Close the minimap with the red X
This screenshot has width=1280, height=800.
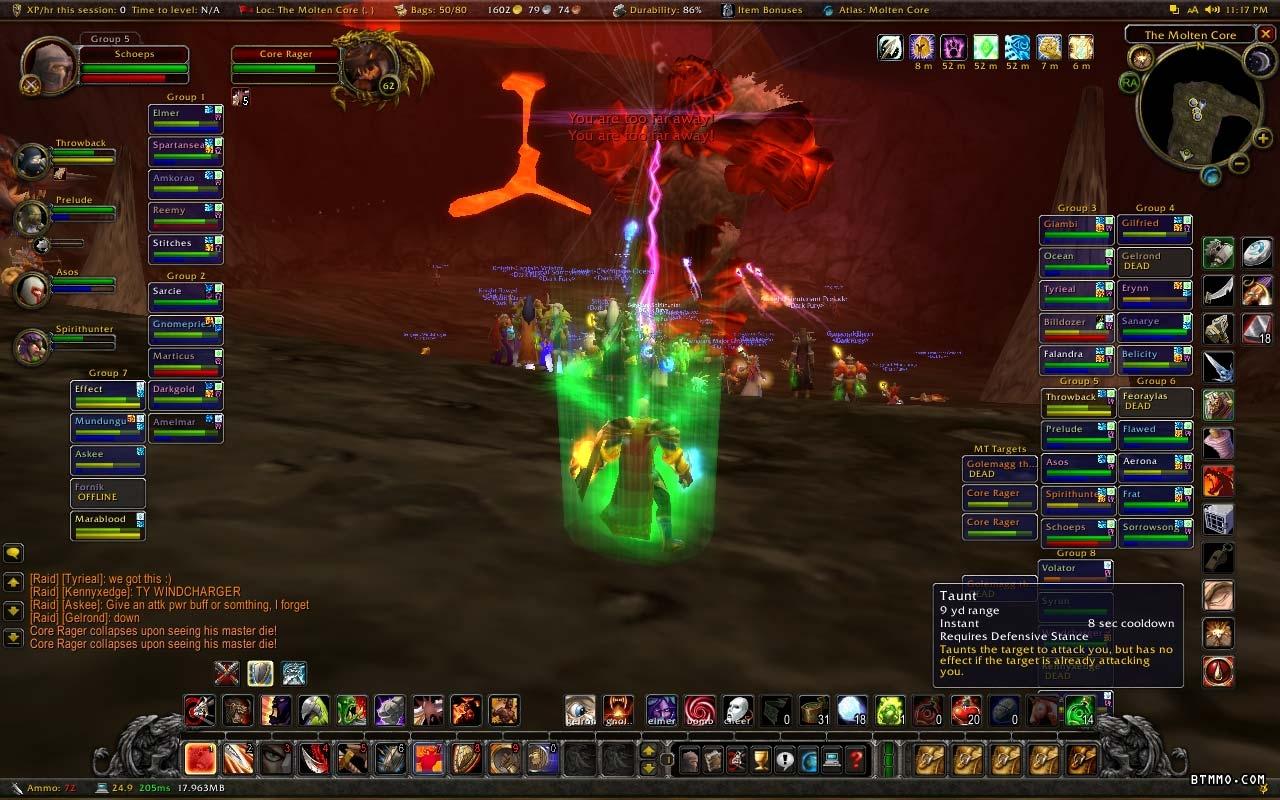[1266, 35]
